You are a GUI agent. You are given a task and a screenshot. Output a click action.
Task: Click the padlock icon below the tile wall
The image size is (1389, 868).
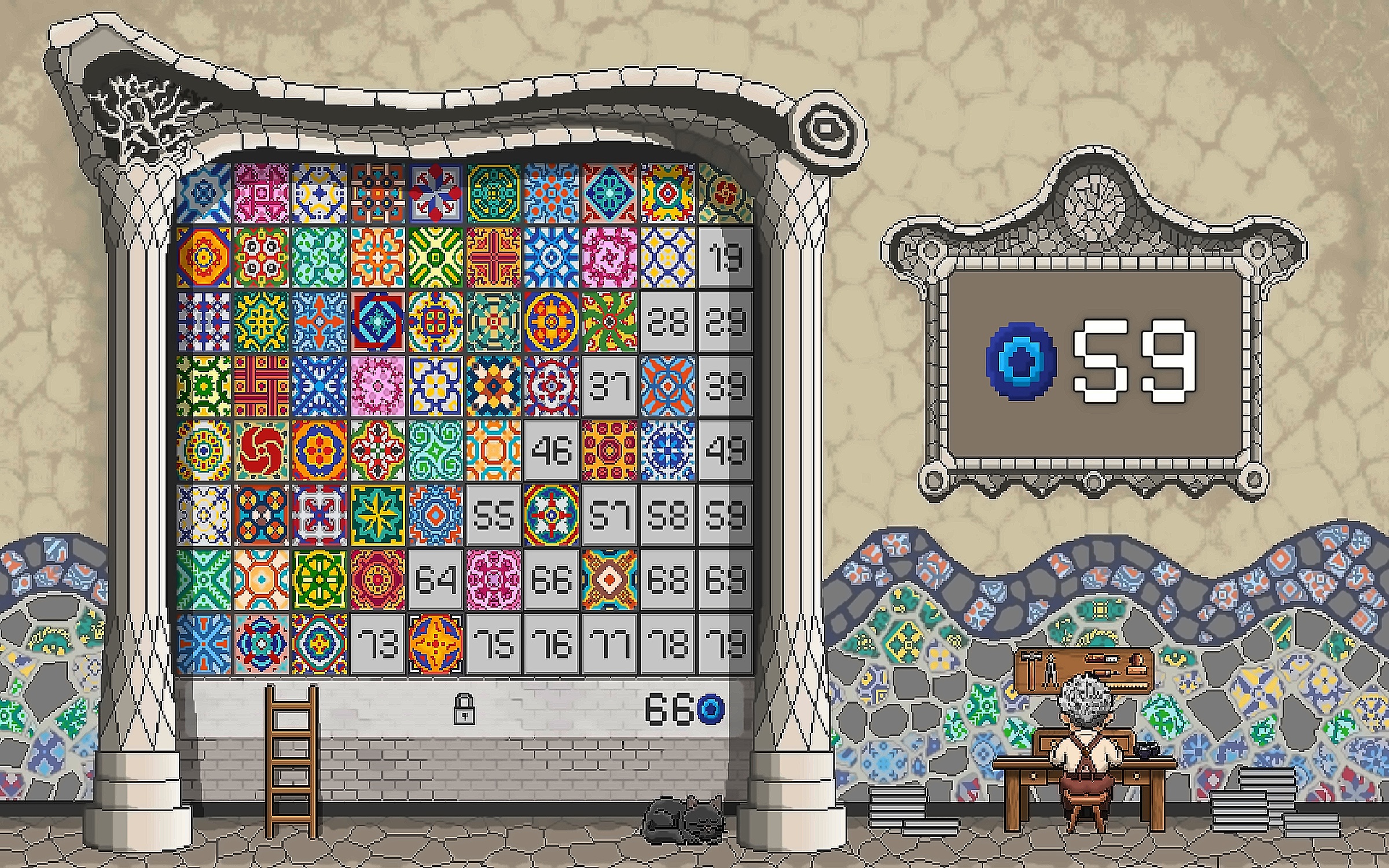pos(464,709)
